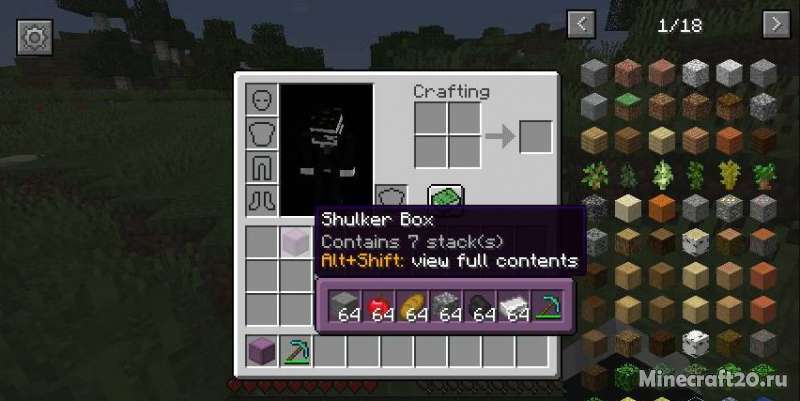
Task: Select the empty chestplate armor slot
Action: coord(262,133)
